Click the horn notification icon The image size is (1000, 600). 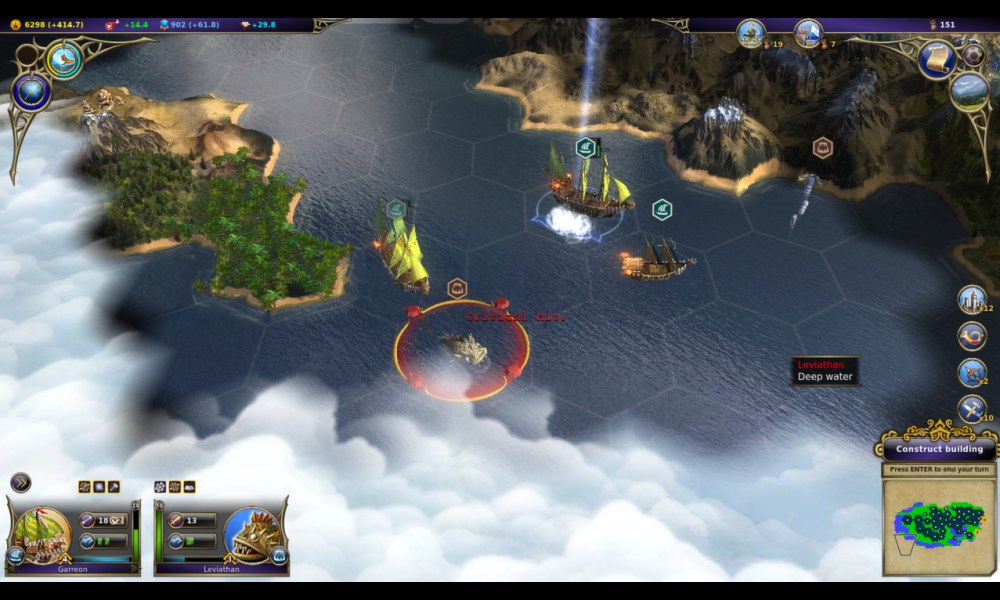pos(971,336)
